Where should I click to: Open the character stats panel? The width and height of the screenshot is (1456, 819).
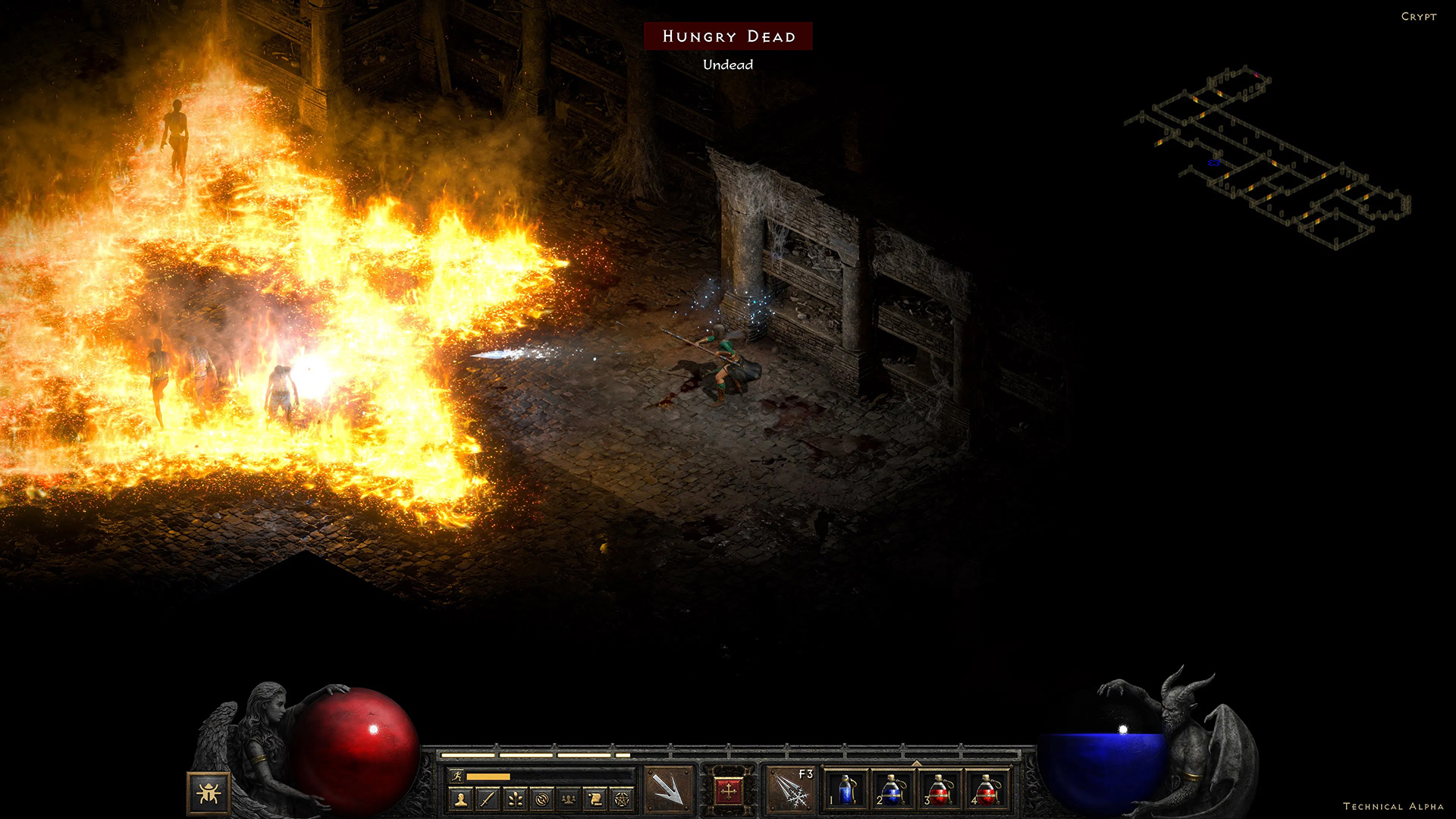tap(461, 800)
